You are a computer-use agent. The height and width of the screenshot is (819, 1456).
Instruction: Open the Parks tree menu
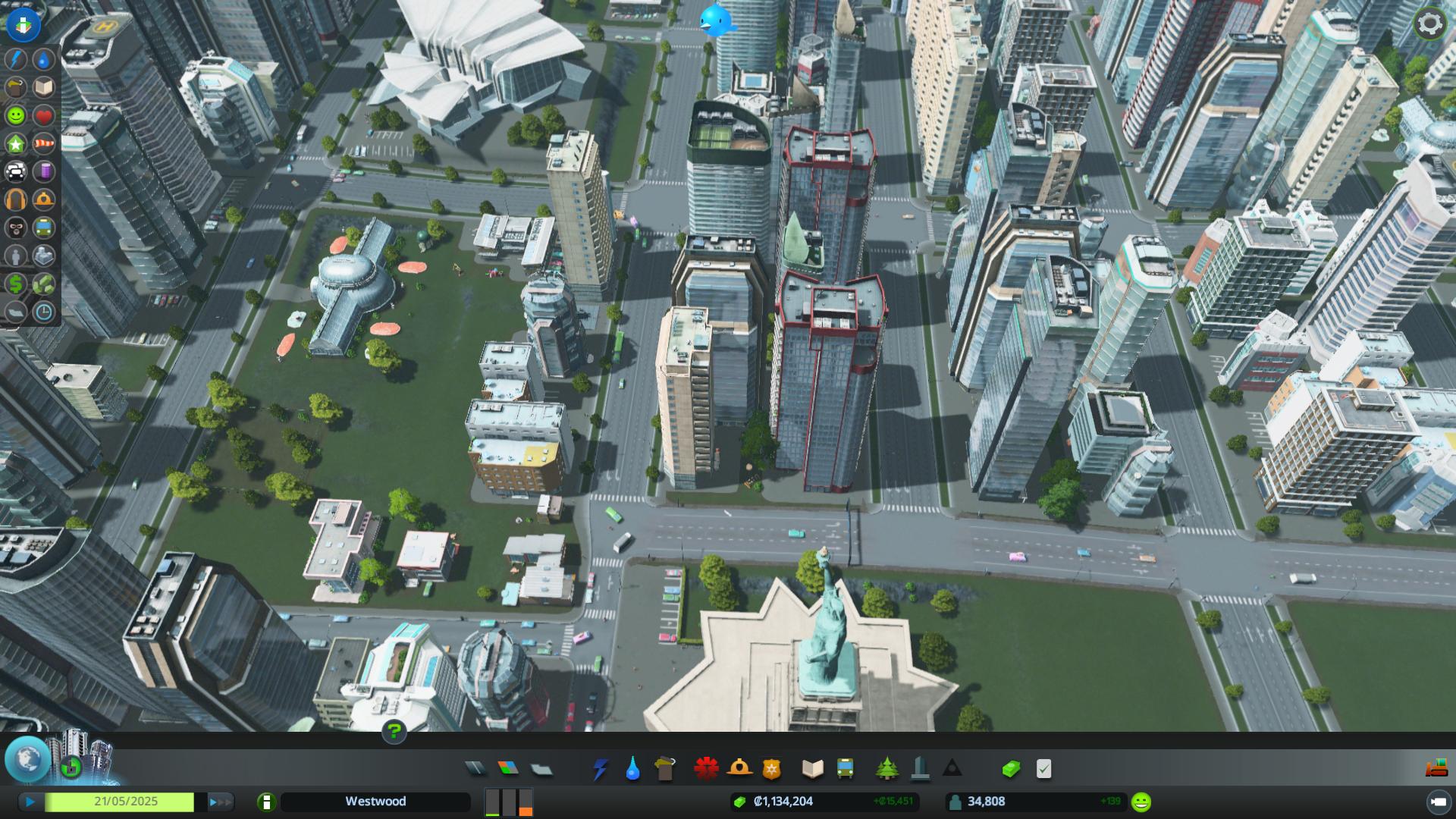[x=886, y=769]
